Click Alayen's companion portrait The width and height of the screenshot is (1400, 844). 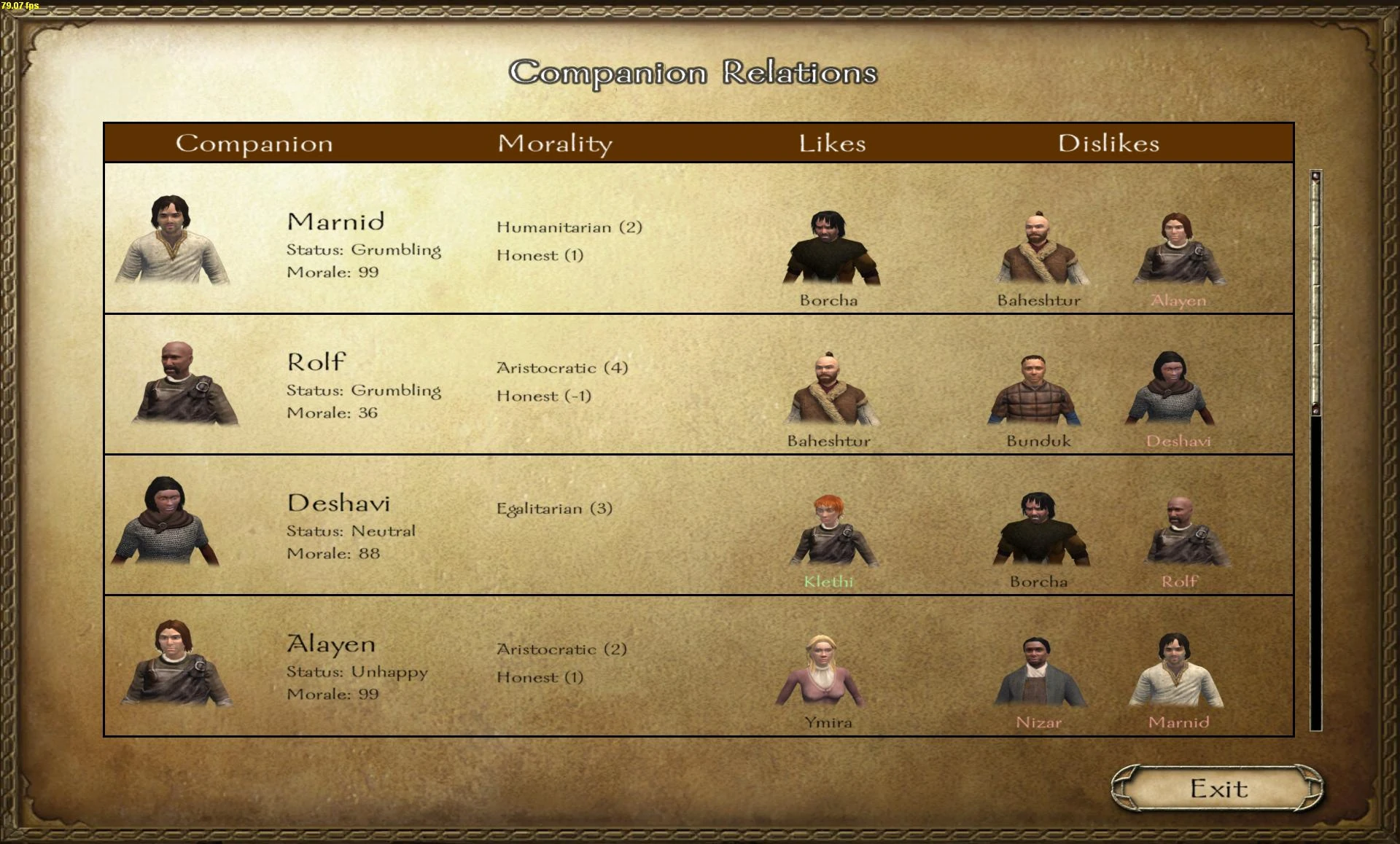[175, 663]
